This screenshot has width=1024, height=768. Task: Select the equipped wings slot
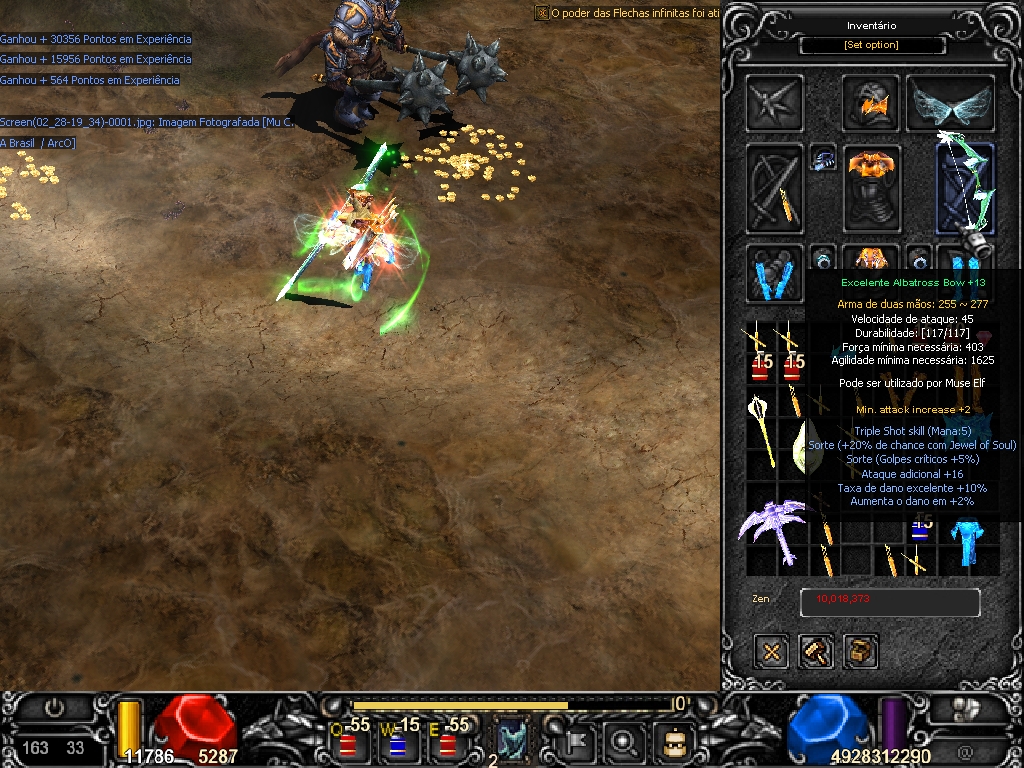click(950, 104)
